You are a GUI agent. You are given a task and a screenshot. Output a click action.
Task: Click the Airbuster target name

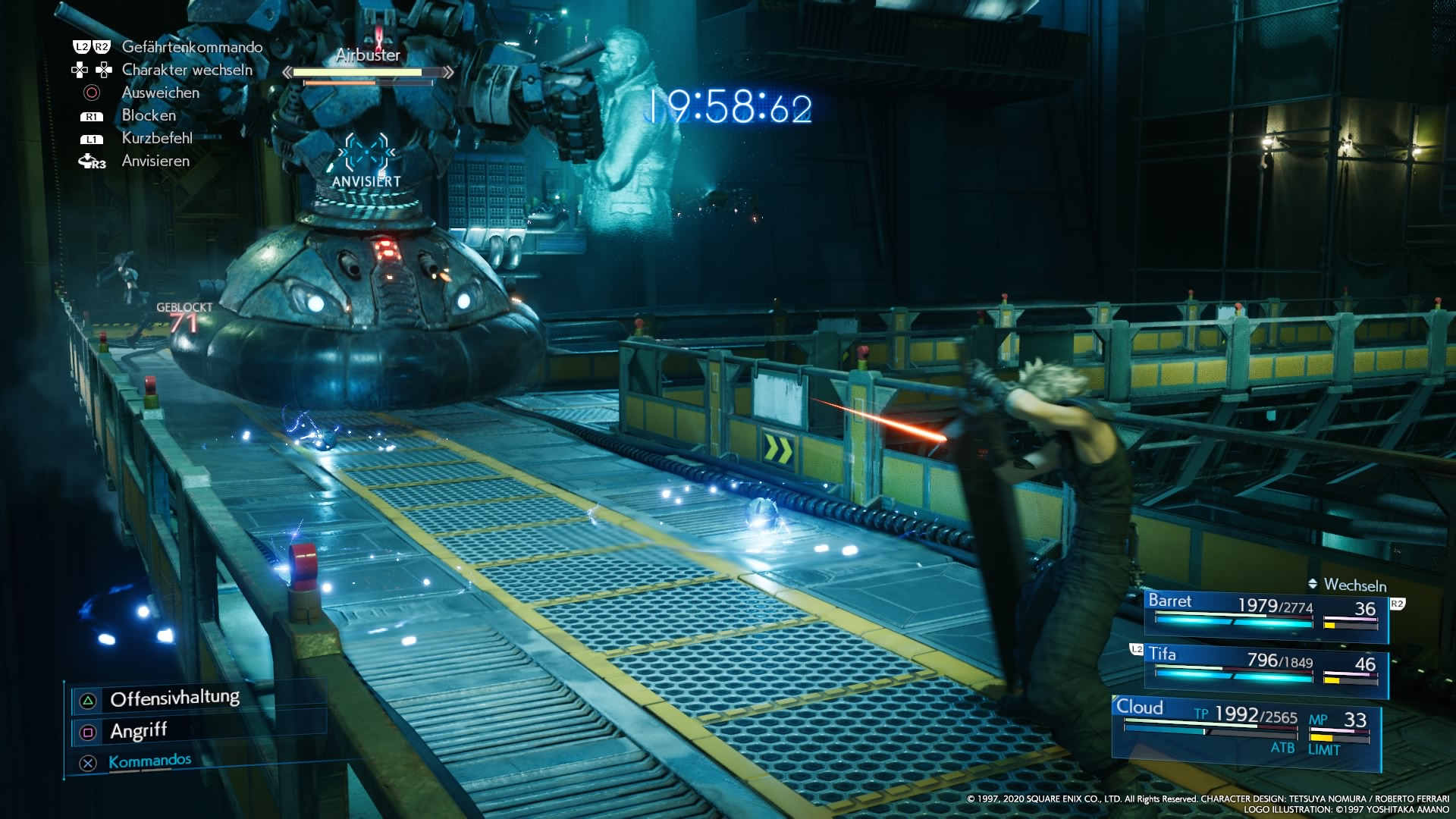368,55
